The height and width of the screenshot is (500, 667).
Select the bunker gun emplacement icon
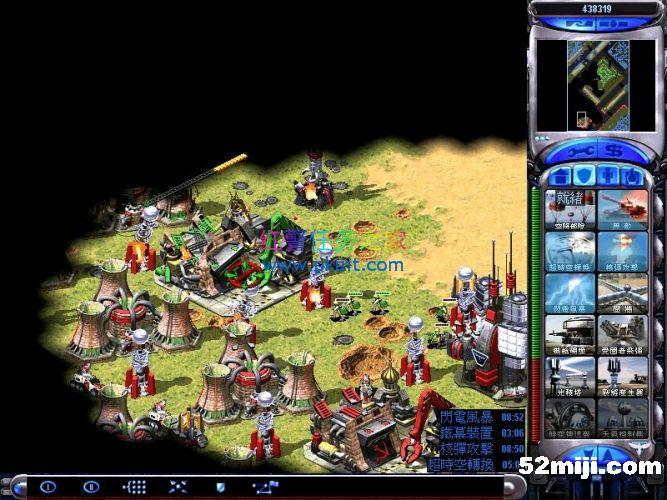570,334
